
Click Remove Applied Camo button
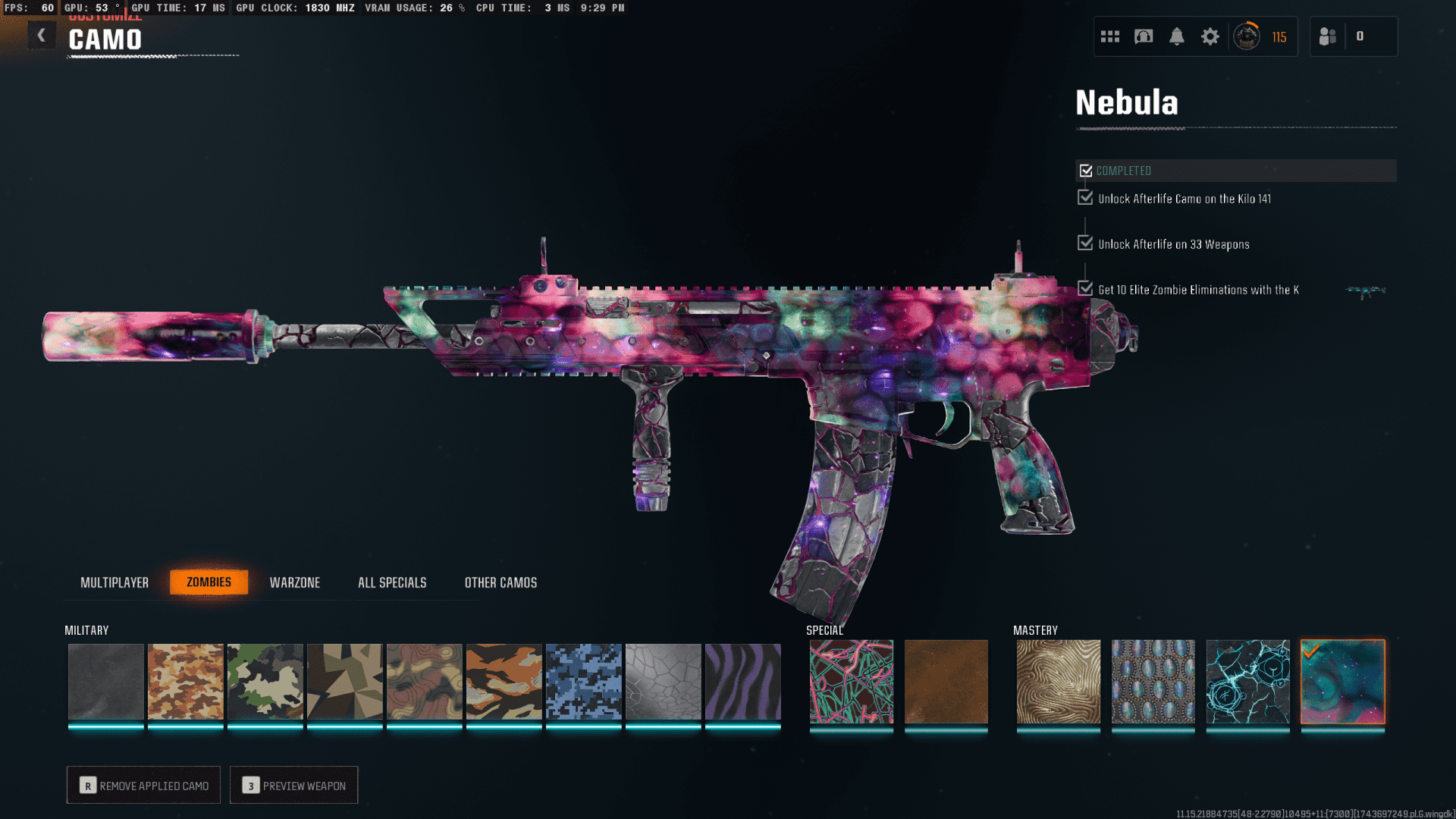(x=143, y=785)
